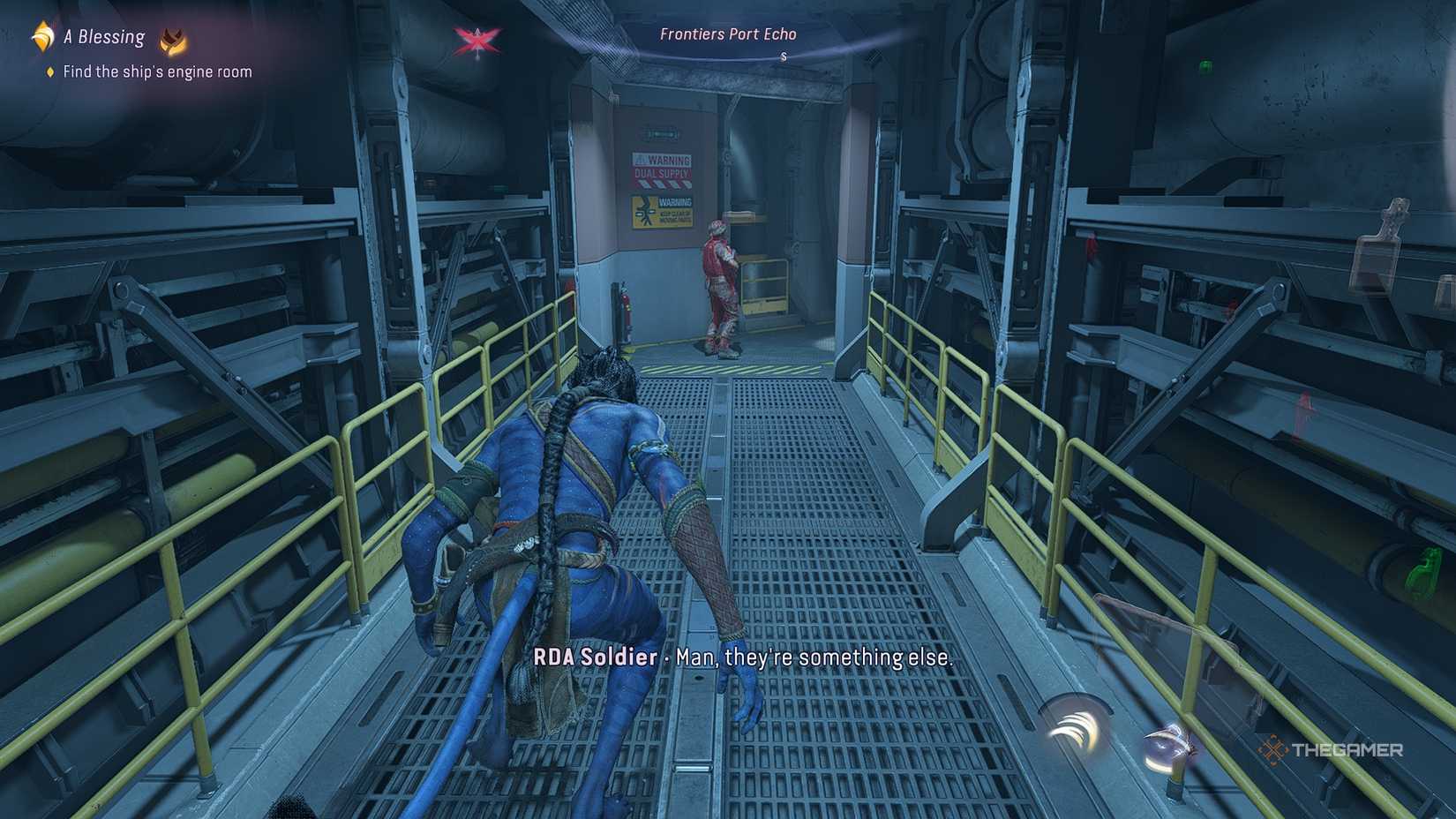Click the yellow hazard sticker below the warning sign
The width and height of the screenshot is (1456, 819).
(x=662, y=212)
